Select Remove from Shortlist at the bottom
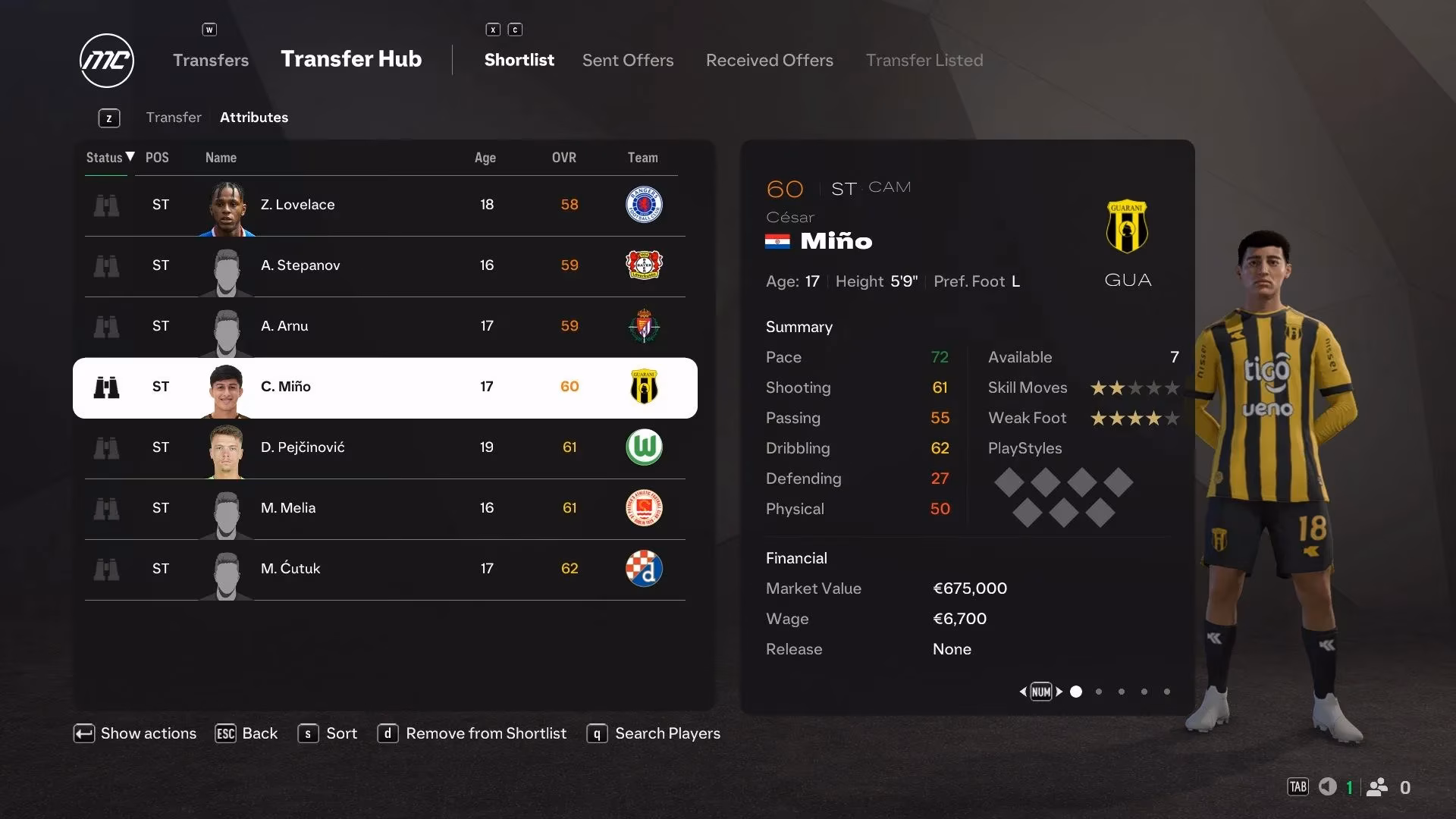Viewport: 1456px width, 819px height. pos(486,733)
